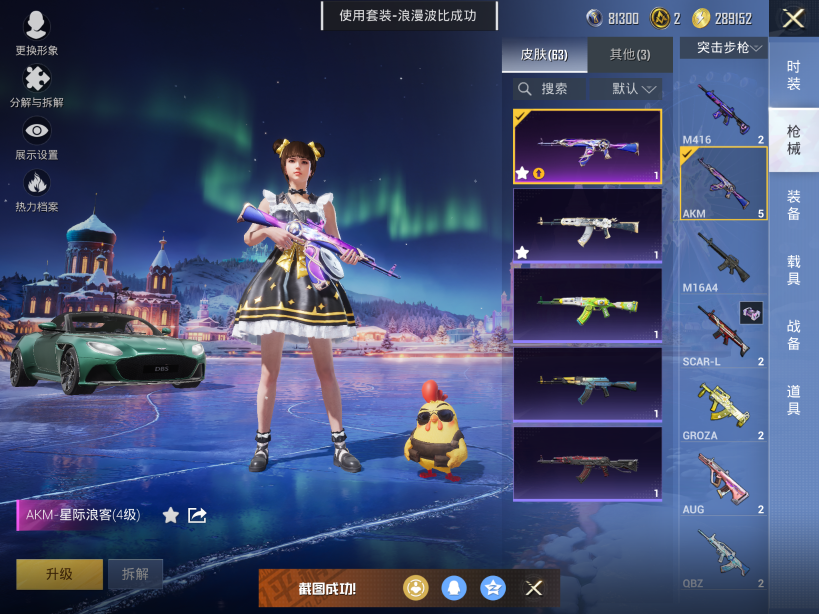The image size is (819, 614).
Task: Click the 拆解 dismantle button
Action: tap(135, 574)
